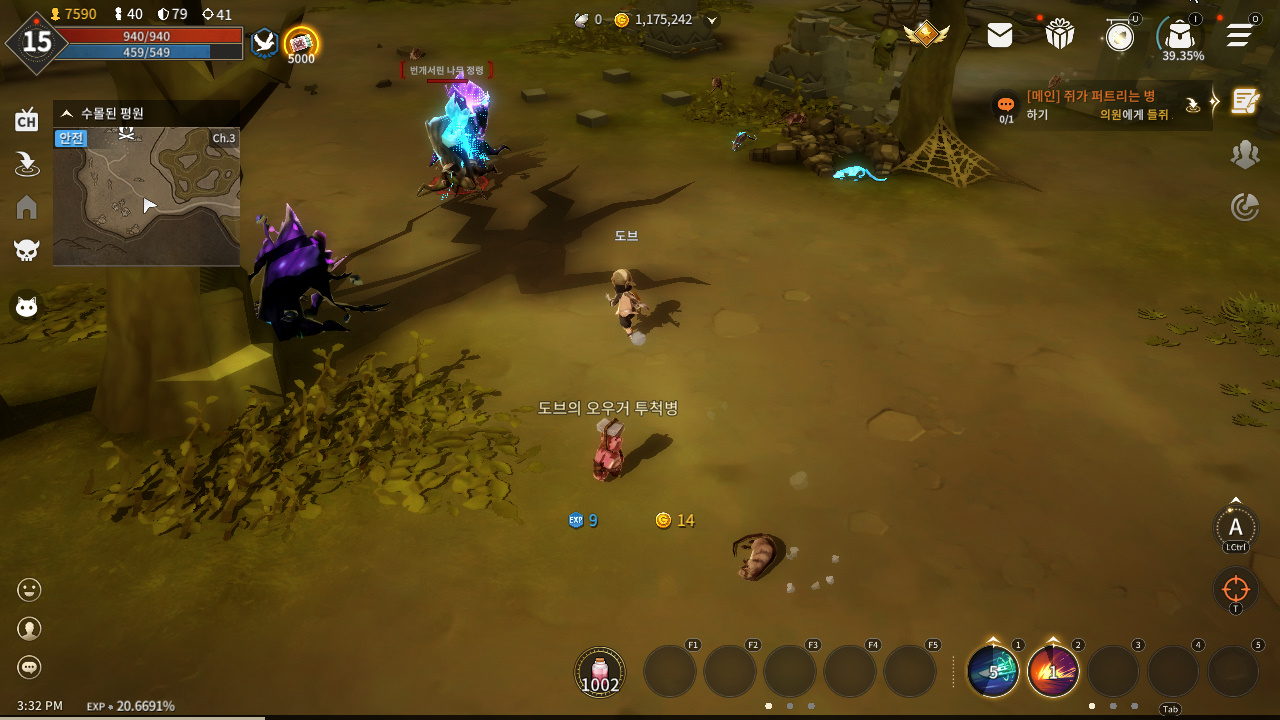Click the house return-to-town icon
Viewport: 1280px width, 720px height.
click(27, 207)
